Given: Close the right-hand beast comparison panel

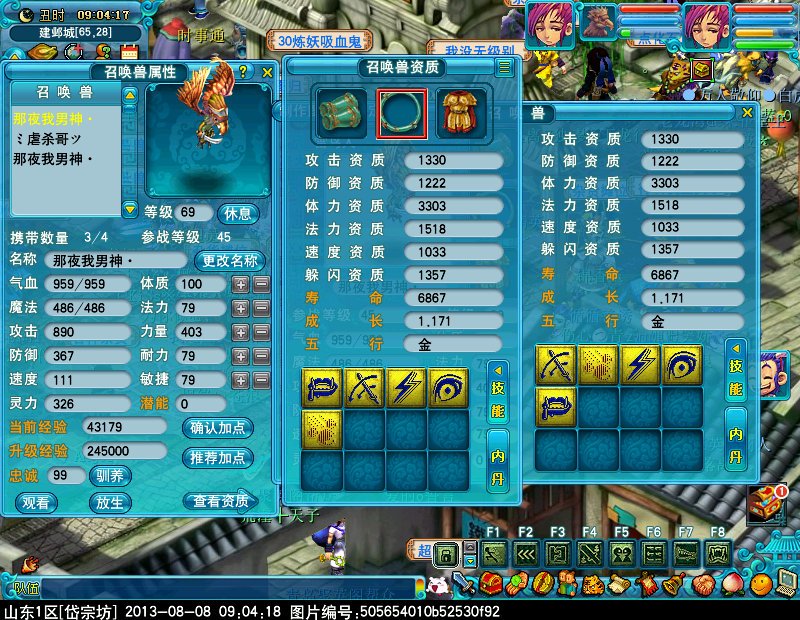Looking at the screenshot, I should (747, 114).
